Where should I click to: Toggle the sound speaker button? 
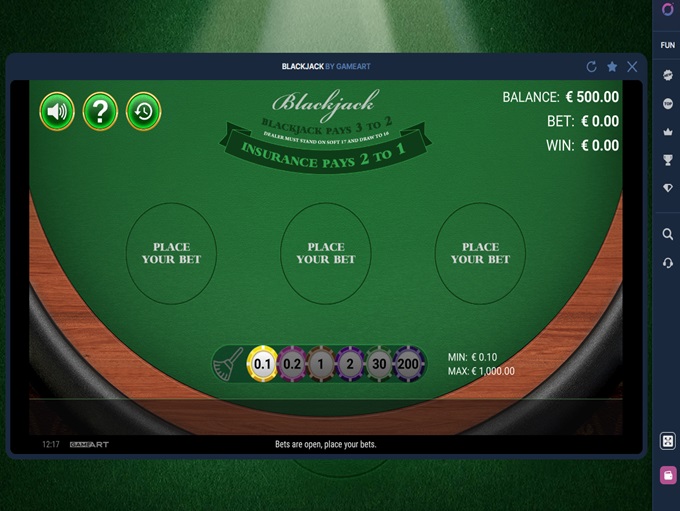[57, 111]
